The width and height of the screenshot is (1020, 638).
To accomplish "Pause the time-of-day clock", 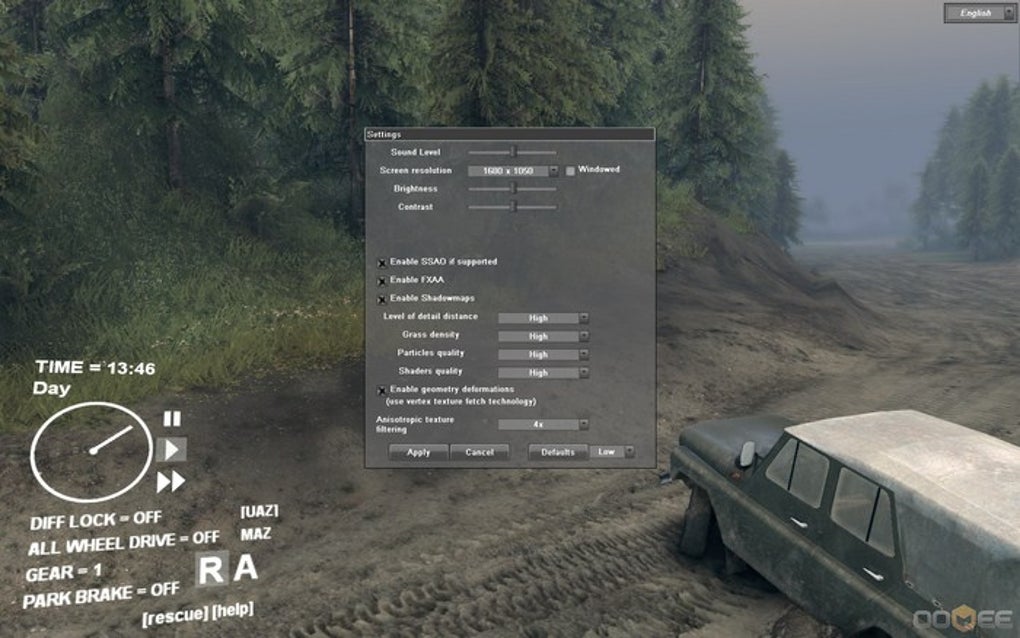I will 172,419.
